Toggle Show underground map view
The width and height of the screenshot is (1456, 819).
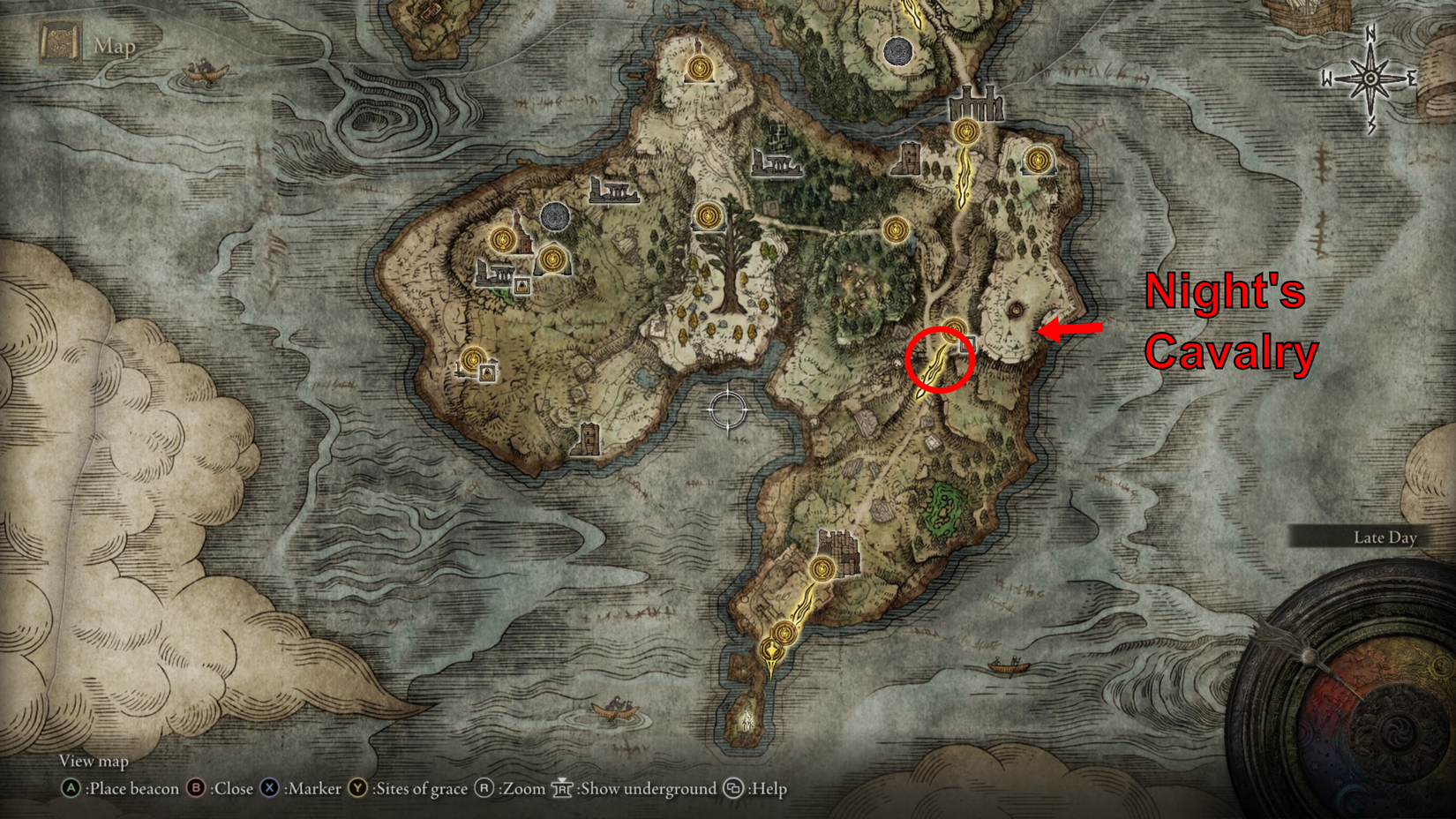(x=565, y=790)
